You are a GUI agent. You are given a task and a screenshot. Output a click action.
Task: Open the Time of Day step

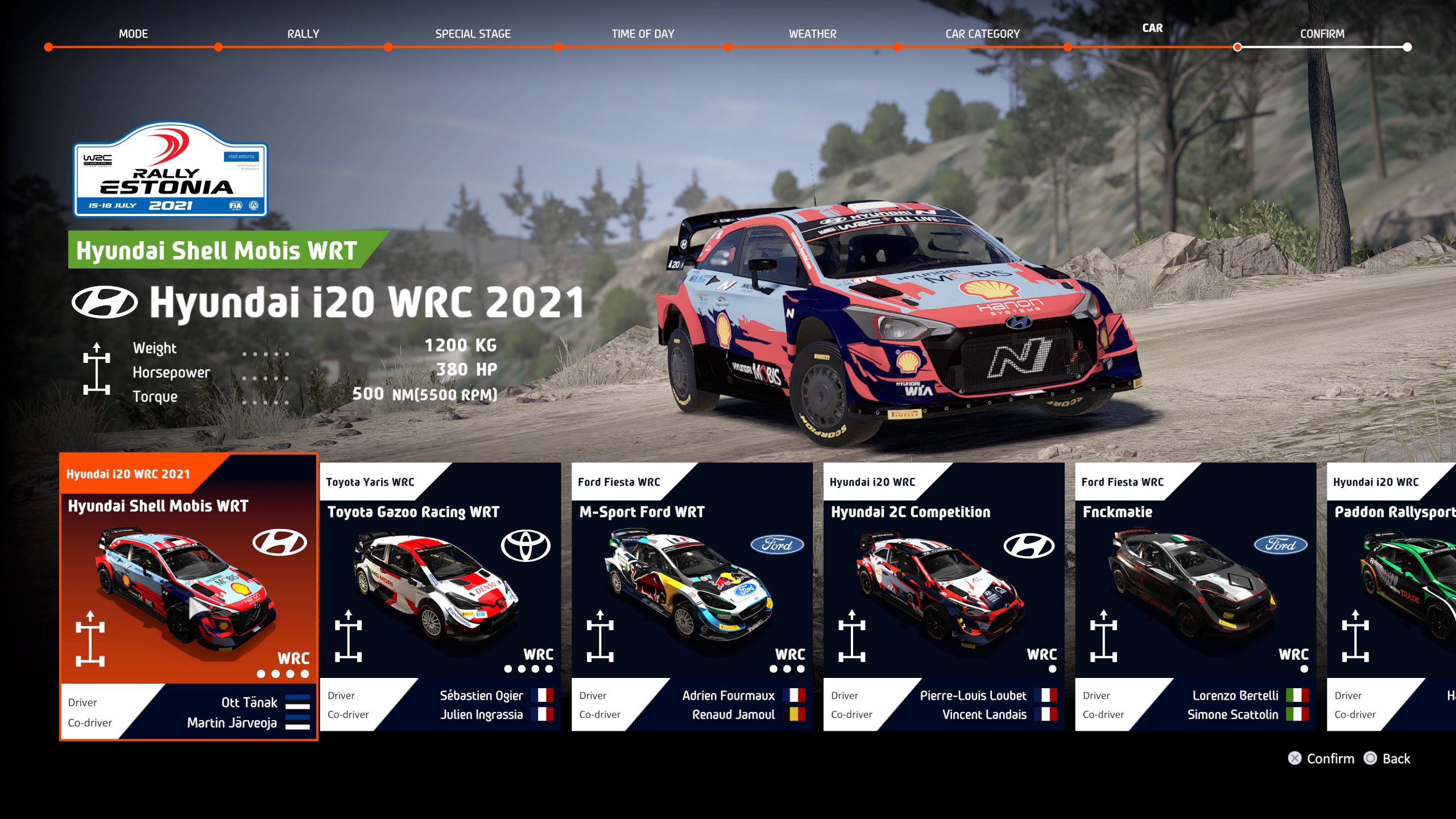coord(643,34)
